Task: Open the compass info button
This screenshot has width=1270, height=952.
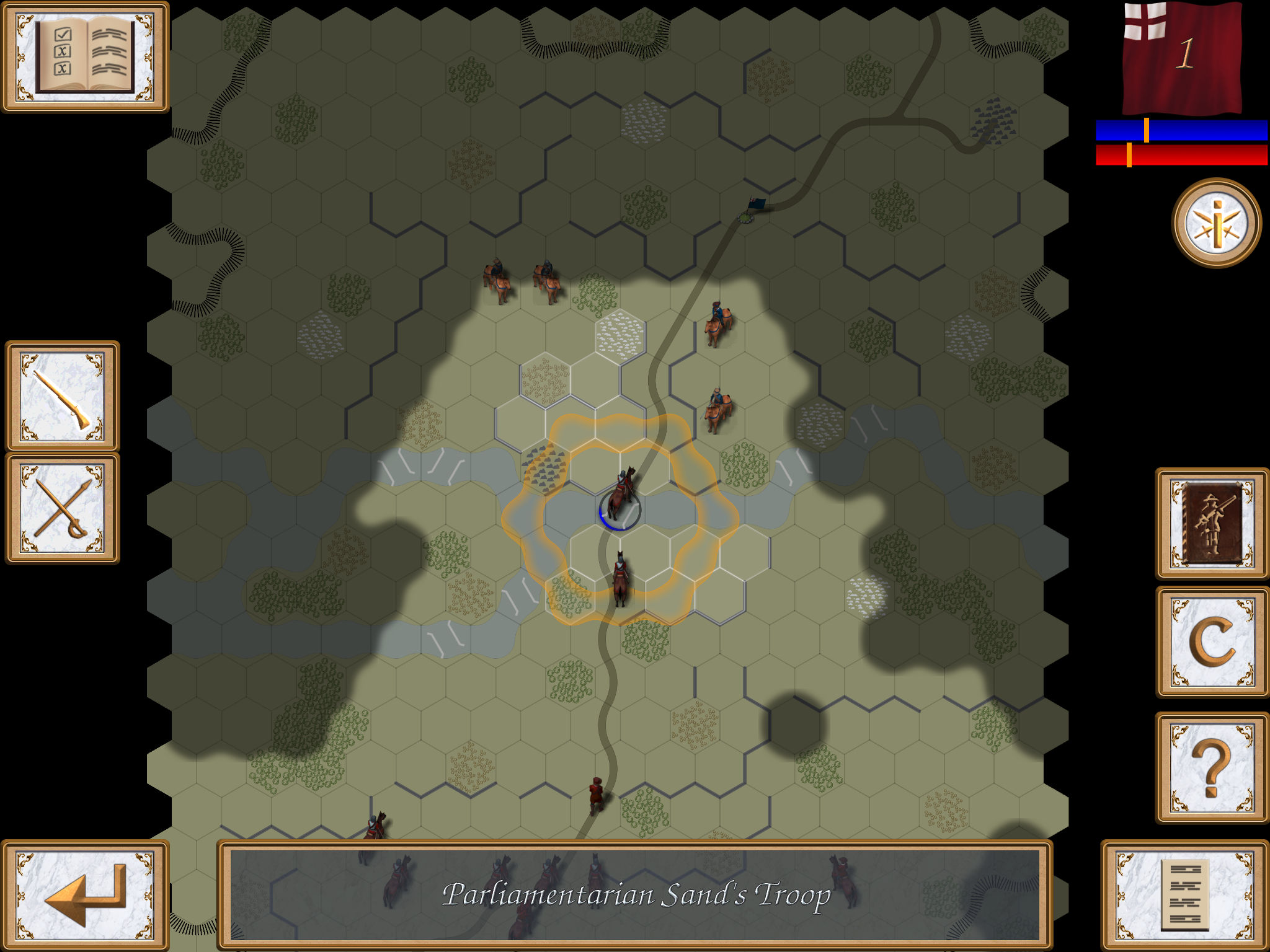Action: pyautogui.click(x=1216, y=223)
